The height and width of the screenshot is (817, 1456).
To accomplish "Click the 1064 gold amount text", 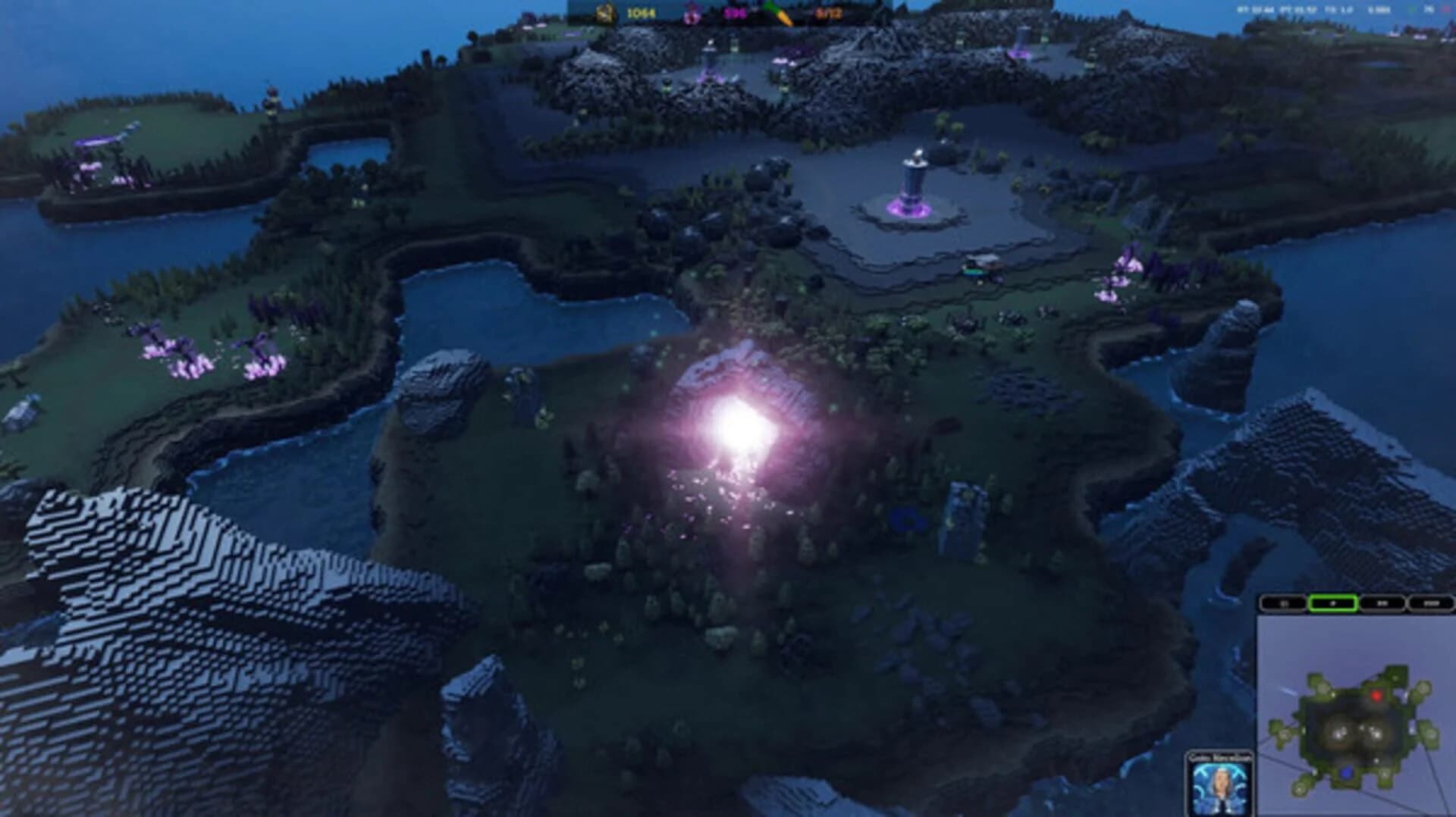I will pyautogui.click(x=641, y=13).
